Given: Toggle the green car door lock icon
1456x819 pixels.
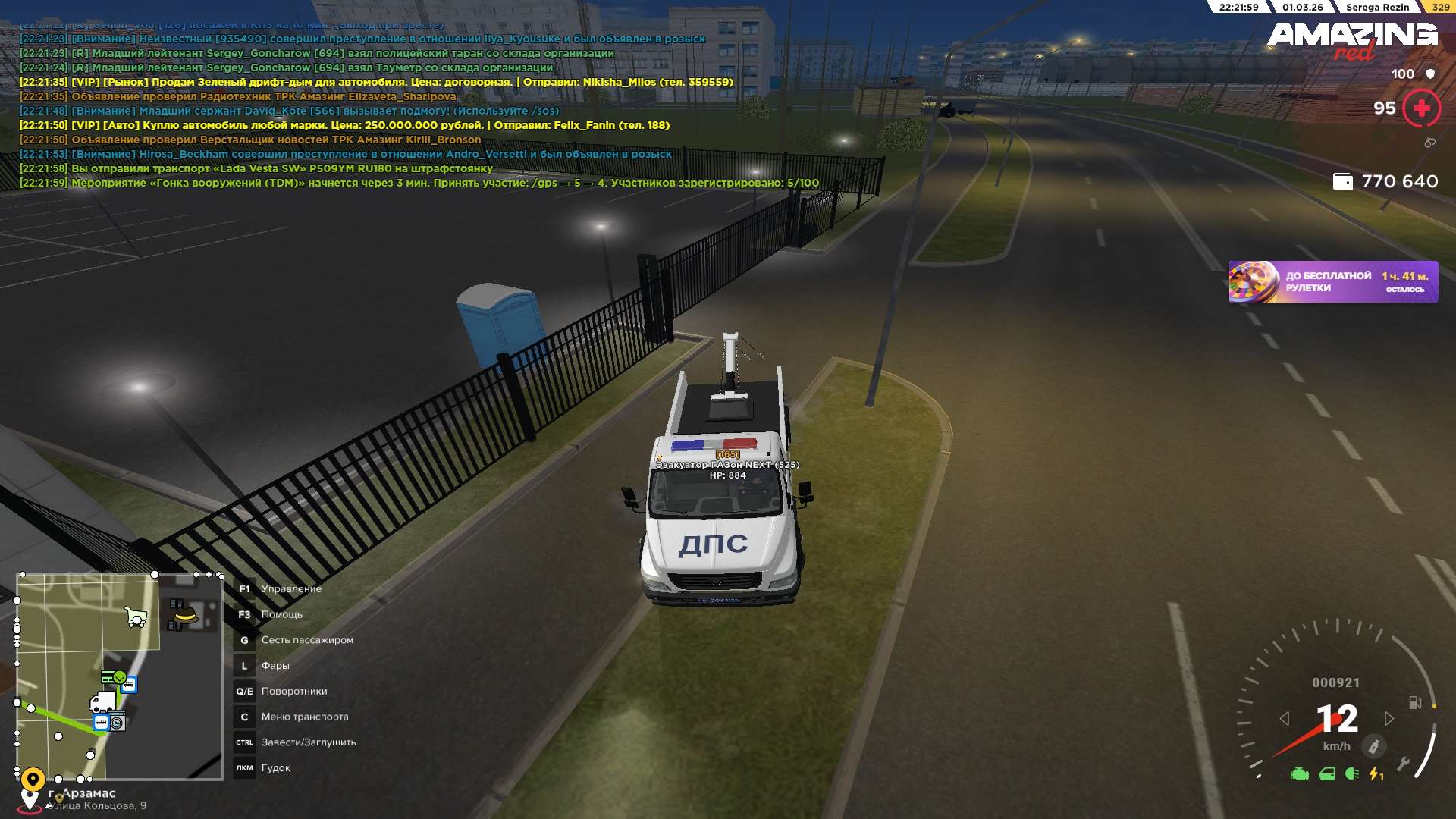Looking at the screenshot, I should (1326, 774).
